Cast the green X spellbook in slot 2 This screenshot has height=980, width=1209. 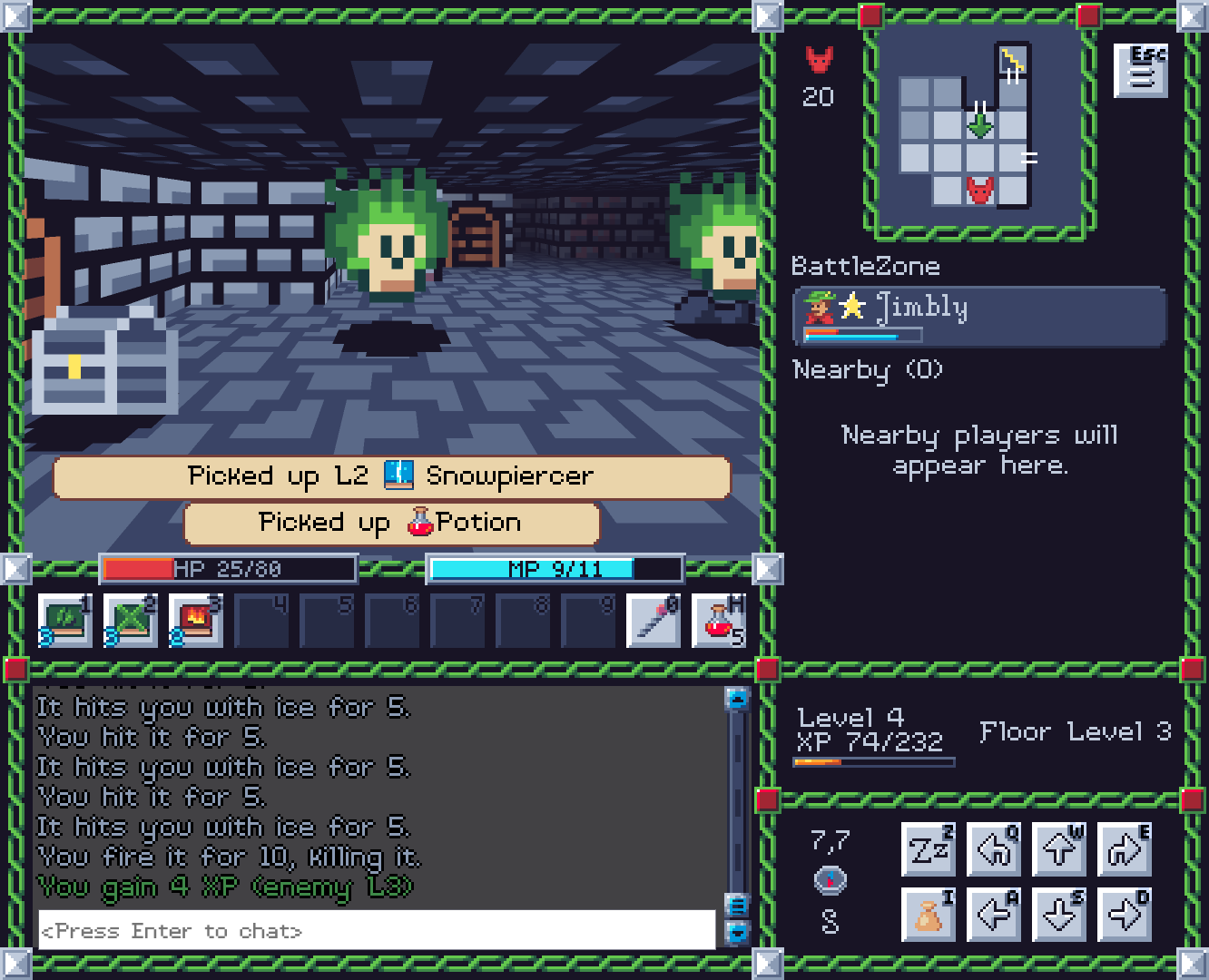131,620
